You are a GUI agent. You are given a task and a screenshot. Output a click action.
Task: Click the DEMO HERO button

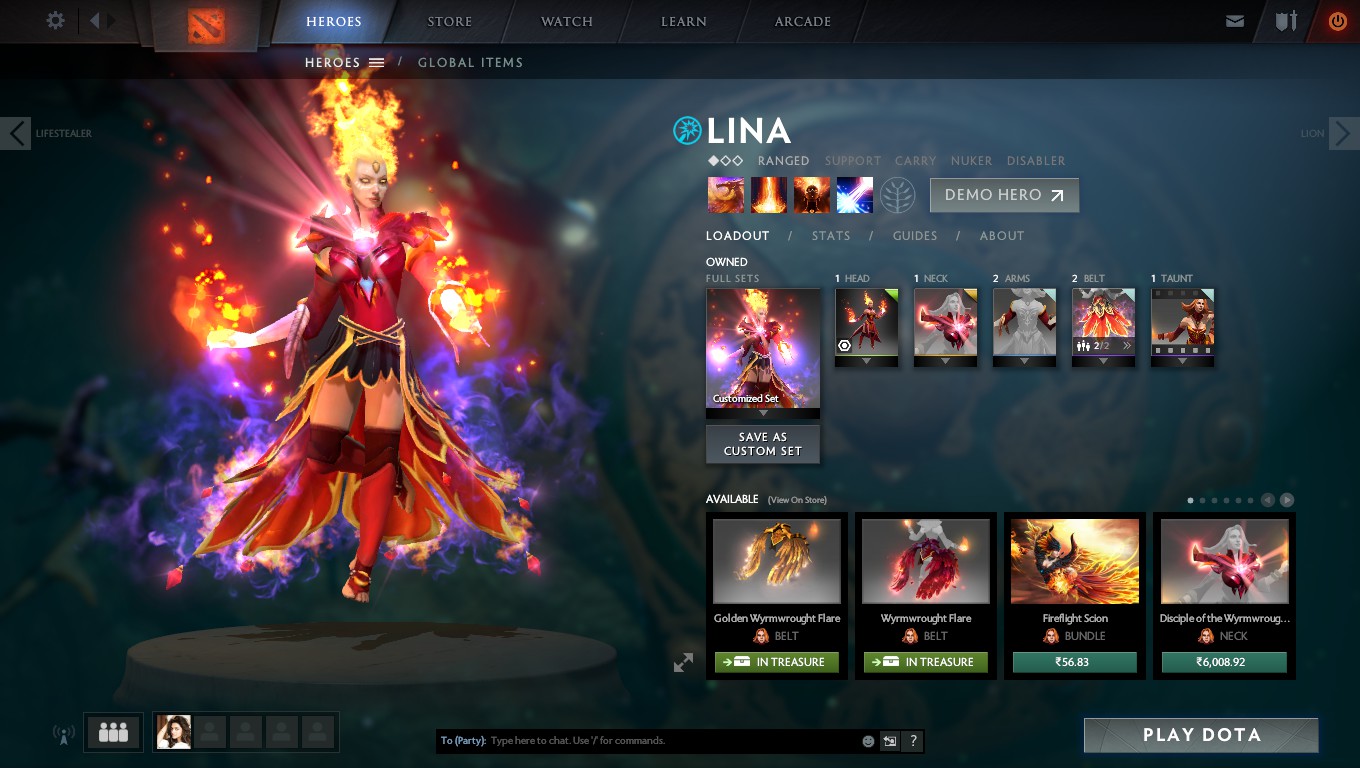[1004, 195]
